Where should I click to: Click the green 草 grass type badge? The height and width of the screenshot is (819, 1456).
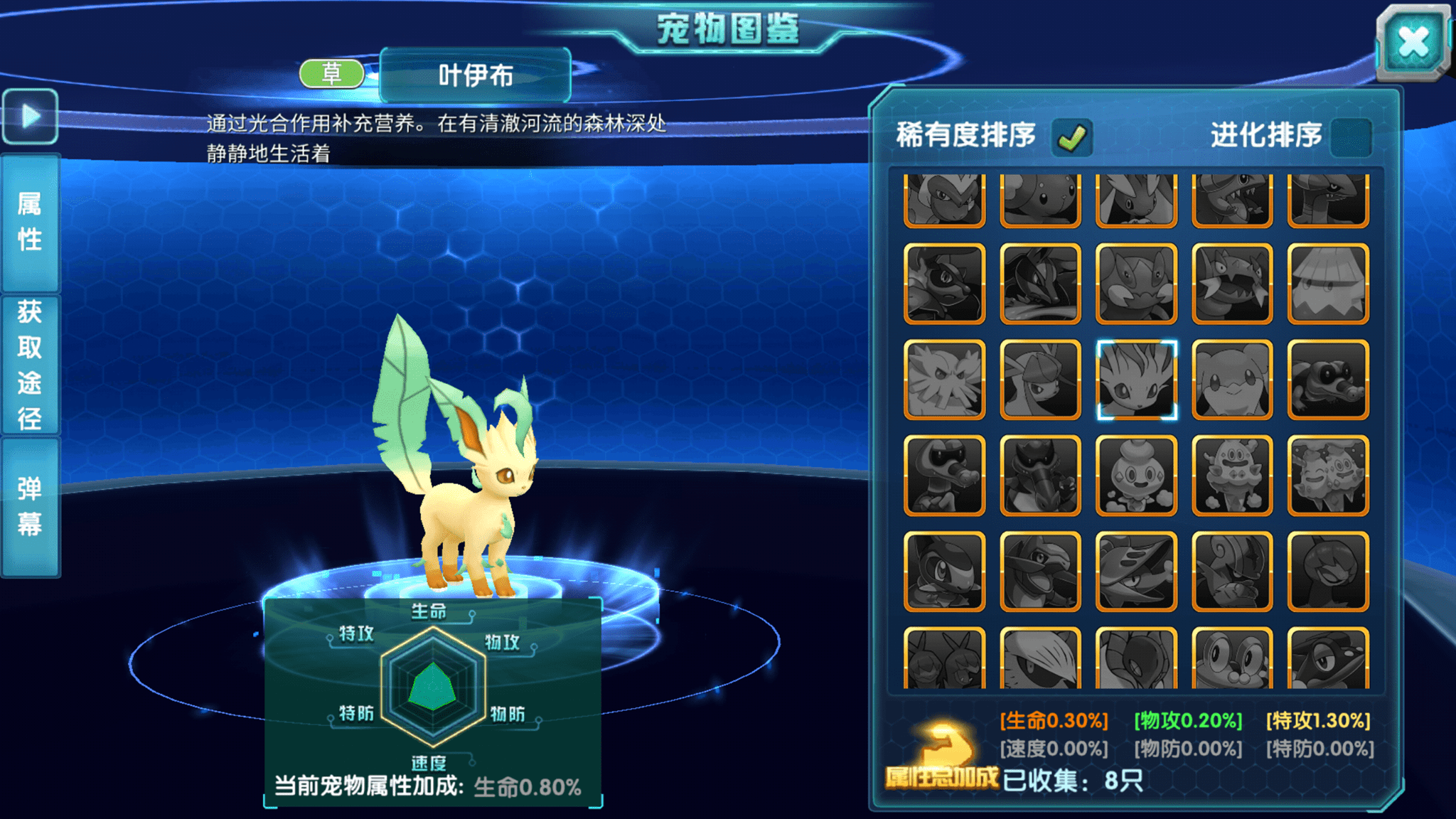tap(330, 73)
